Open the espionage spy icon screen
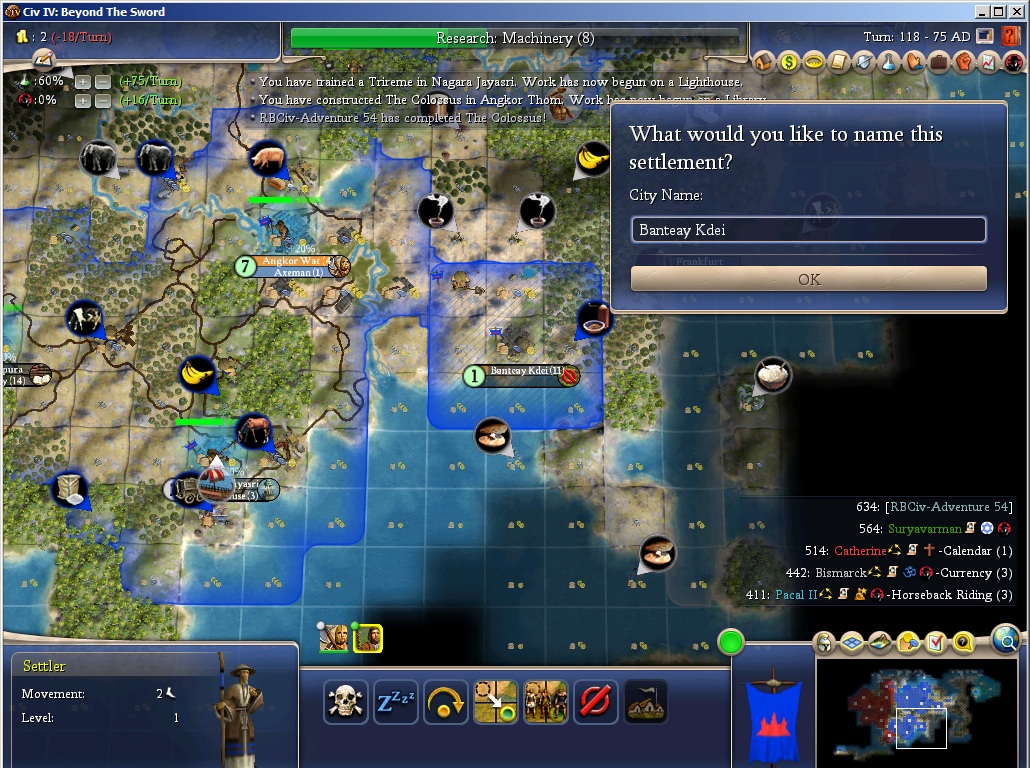 [1013, 62]
